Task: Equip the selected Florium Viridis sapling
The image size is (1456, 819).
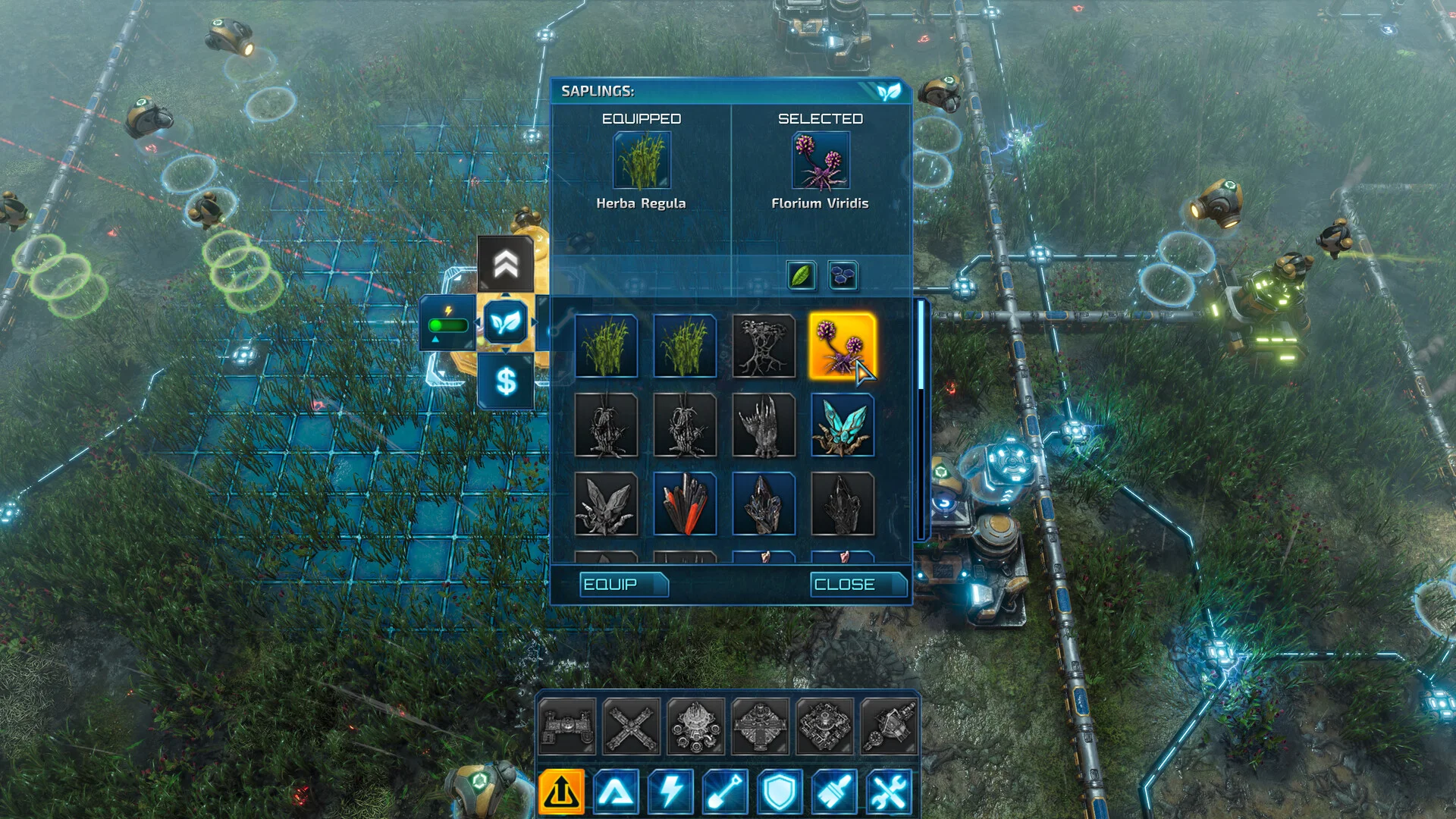Action: (623, 585)
